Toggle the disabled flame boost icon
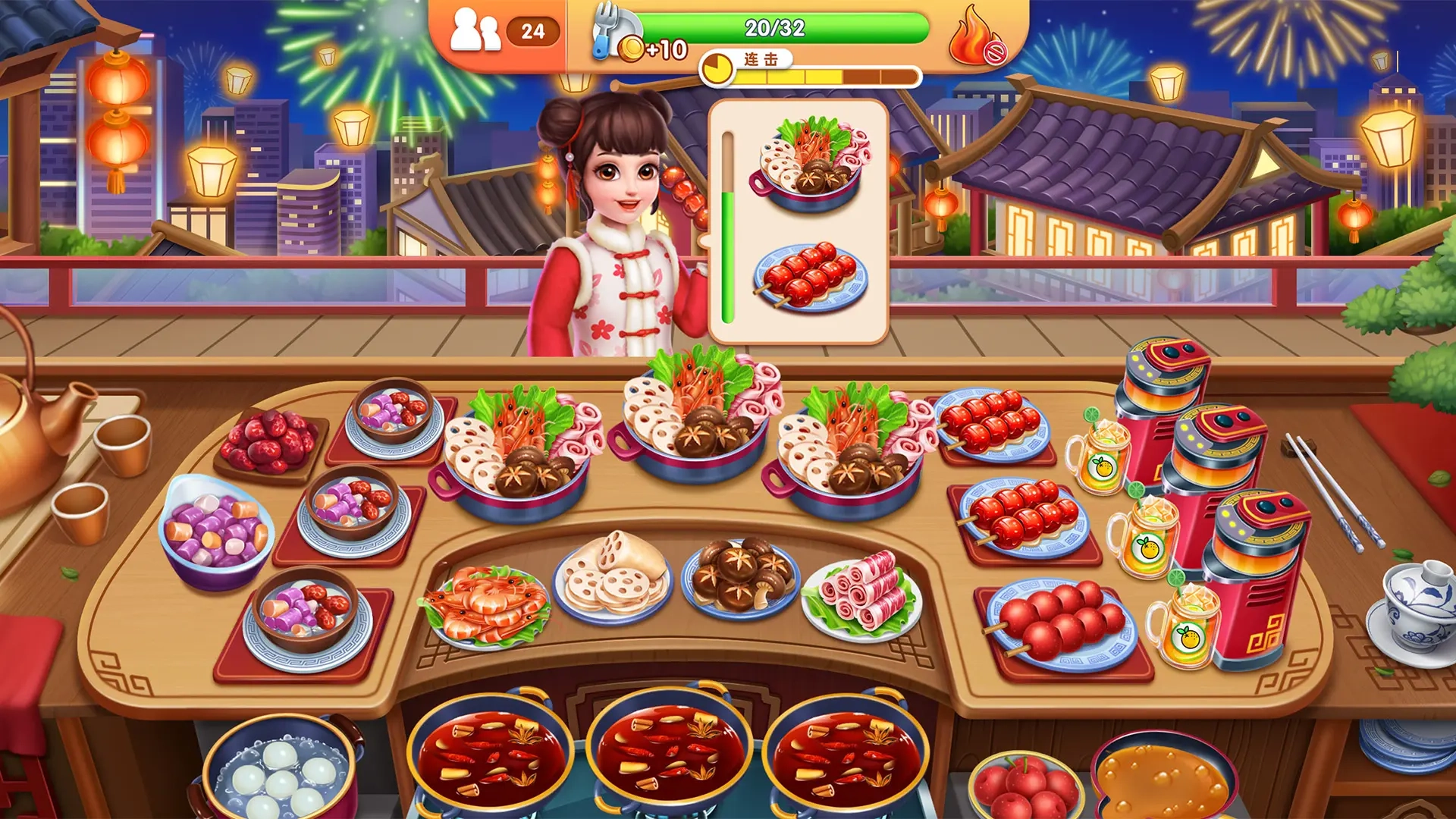1456x819 pixels. [x=977, y=36]
